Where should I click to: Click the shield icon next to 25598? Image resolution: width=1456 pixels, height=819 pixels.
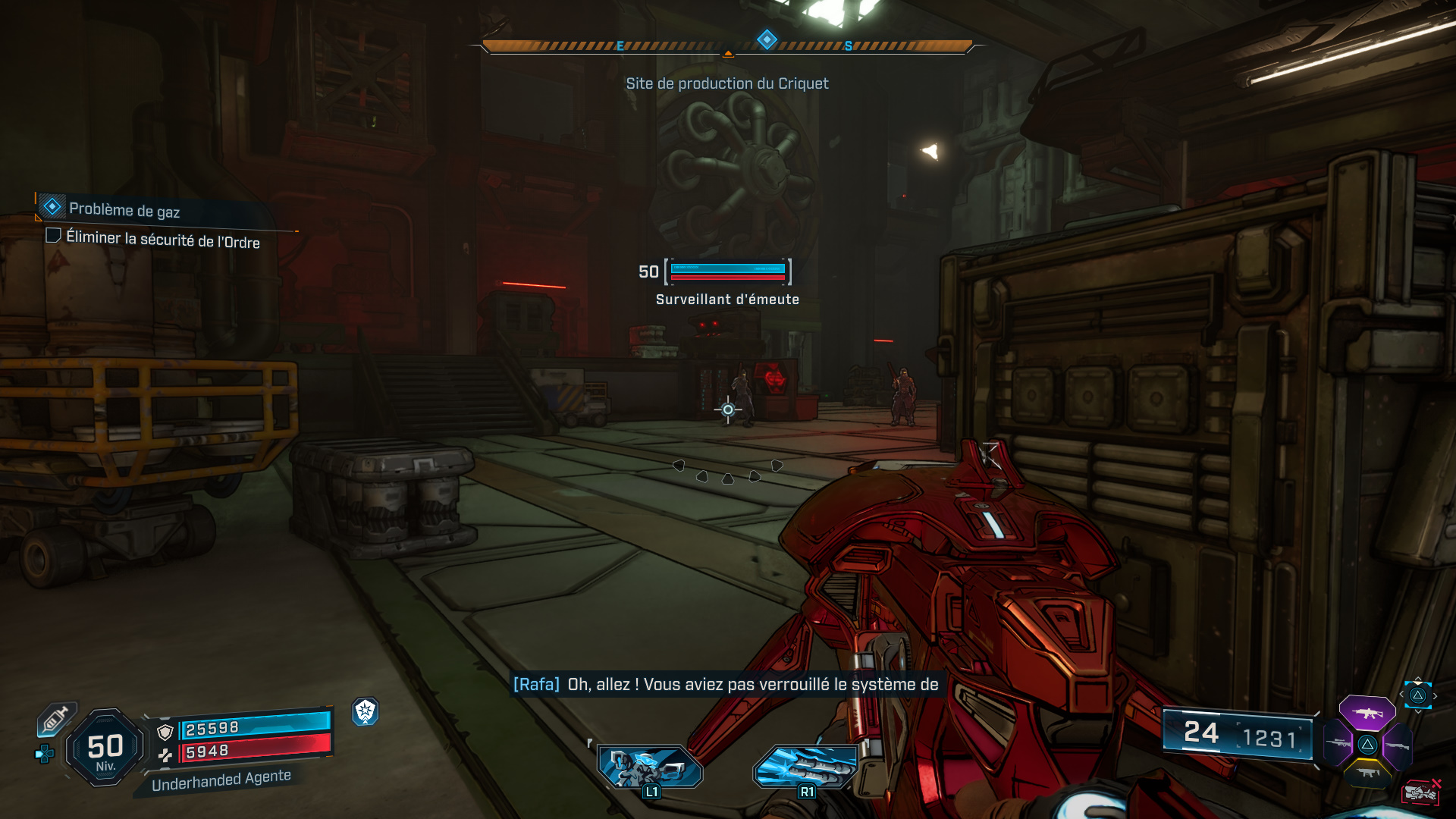click(x=165, y=733)
